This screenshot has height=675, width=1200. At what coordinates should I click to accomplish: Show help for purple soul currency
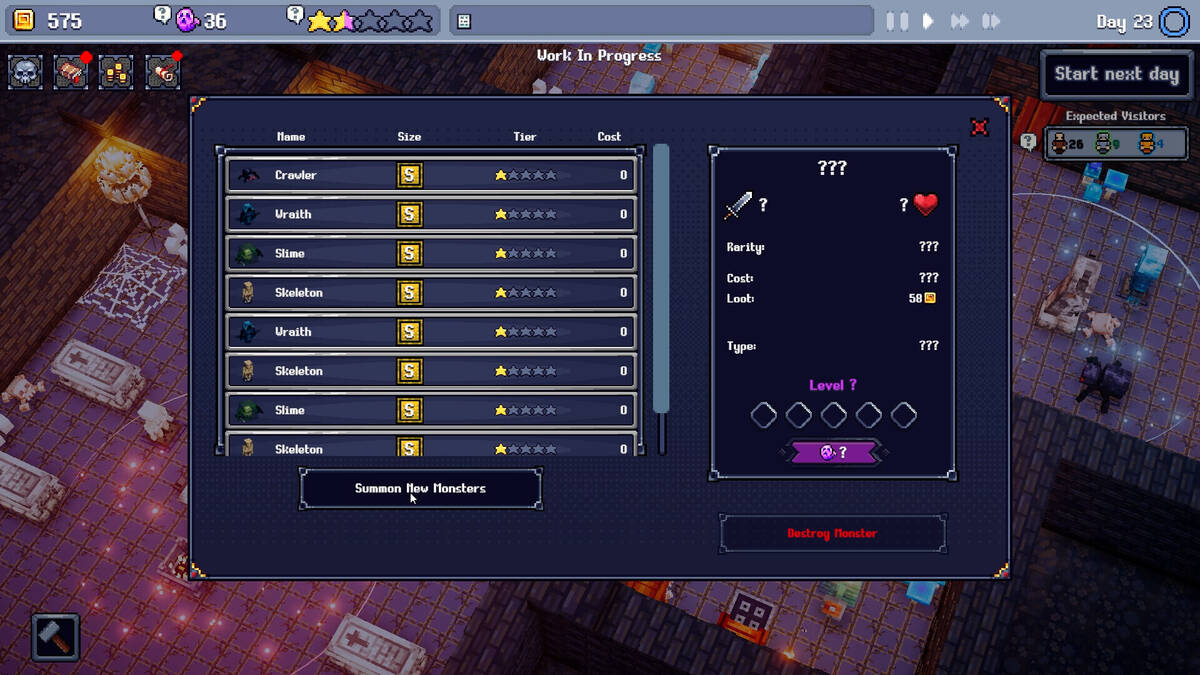point(161,14)
